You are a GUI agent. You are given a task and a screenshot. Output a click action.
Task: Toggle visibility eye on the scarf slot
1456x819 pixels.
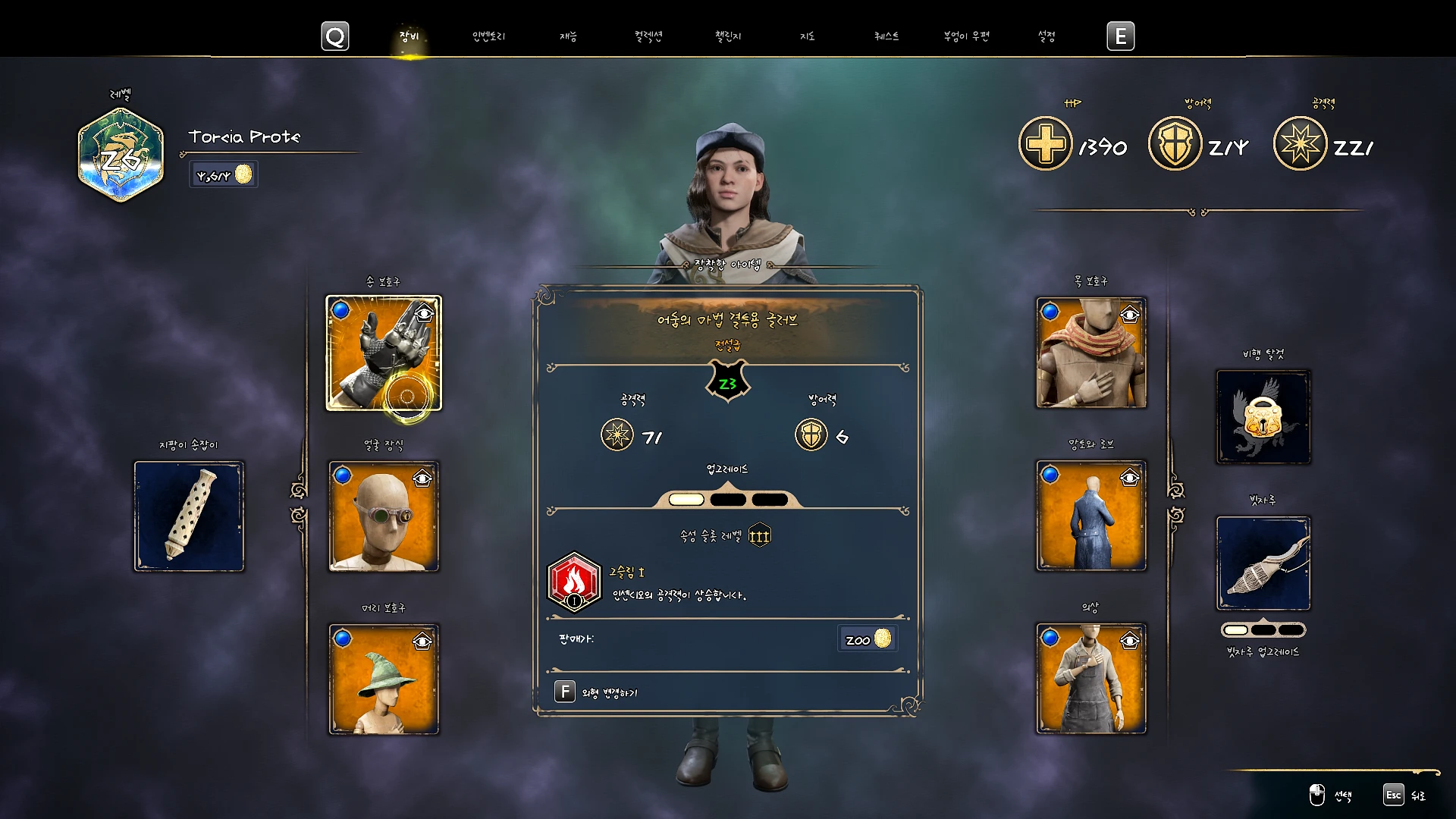click(x=1130, y=315)
